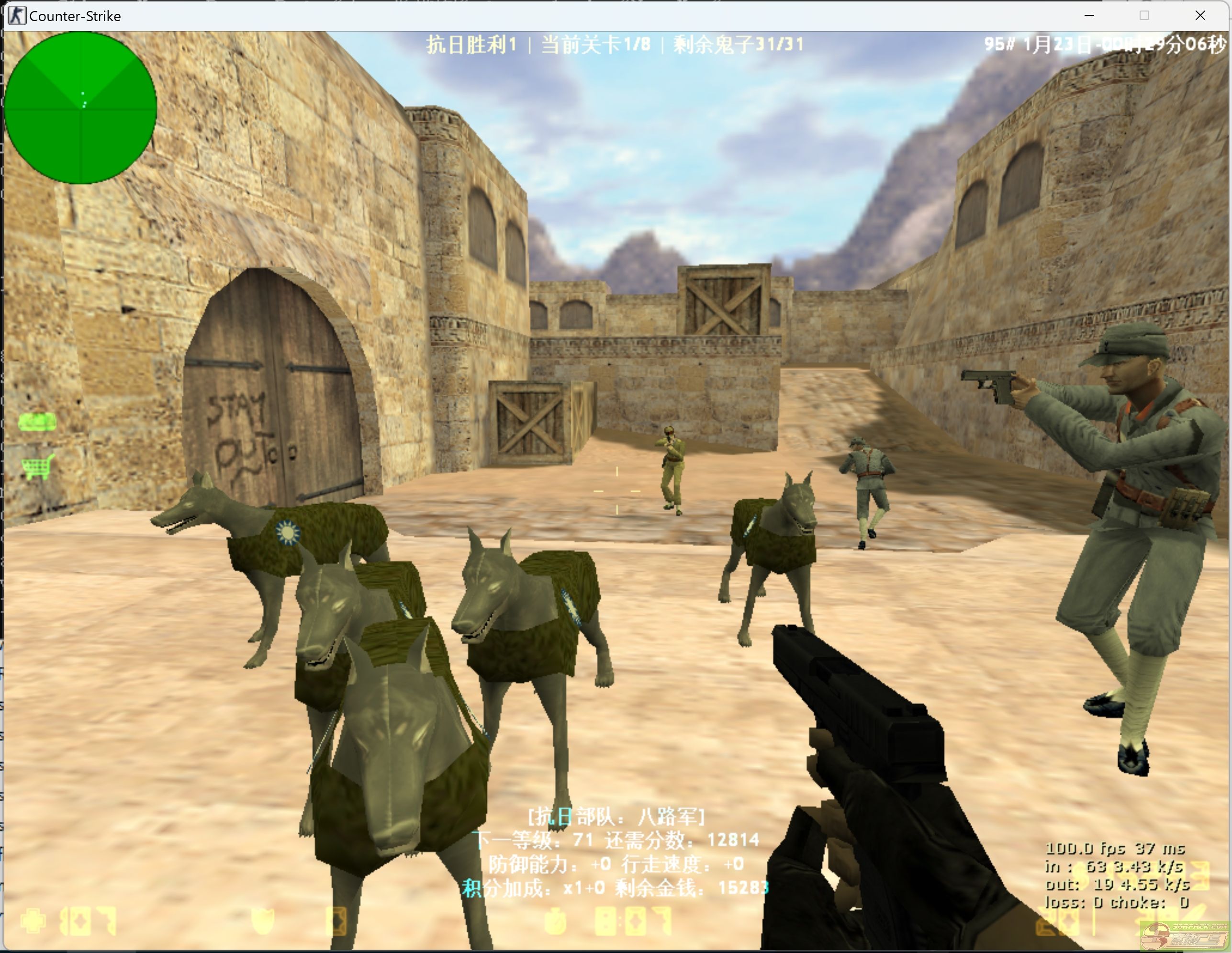This screenshot has height=953, width=1232.
Task: Open the green shopping cart buy icon
Action: [38, 467]
